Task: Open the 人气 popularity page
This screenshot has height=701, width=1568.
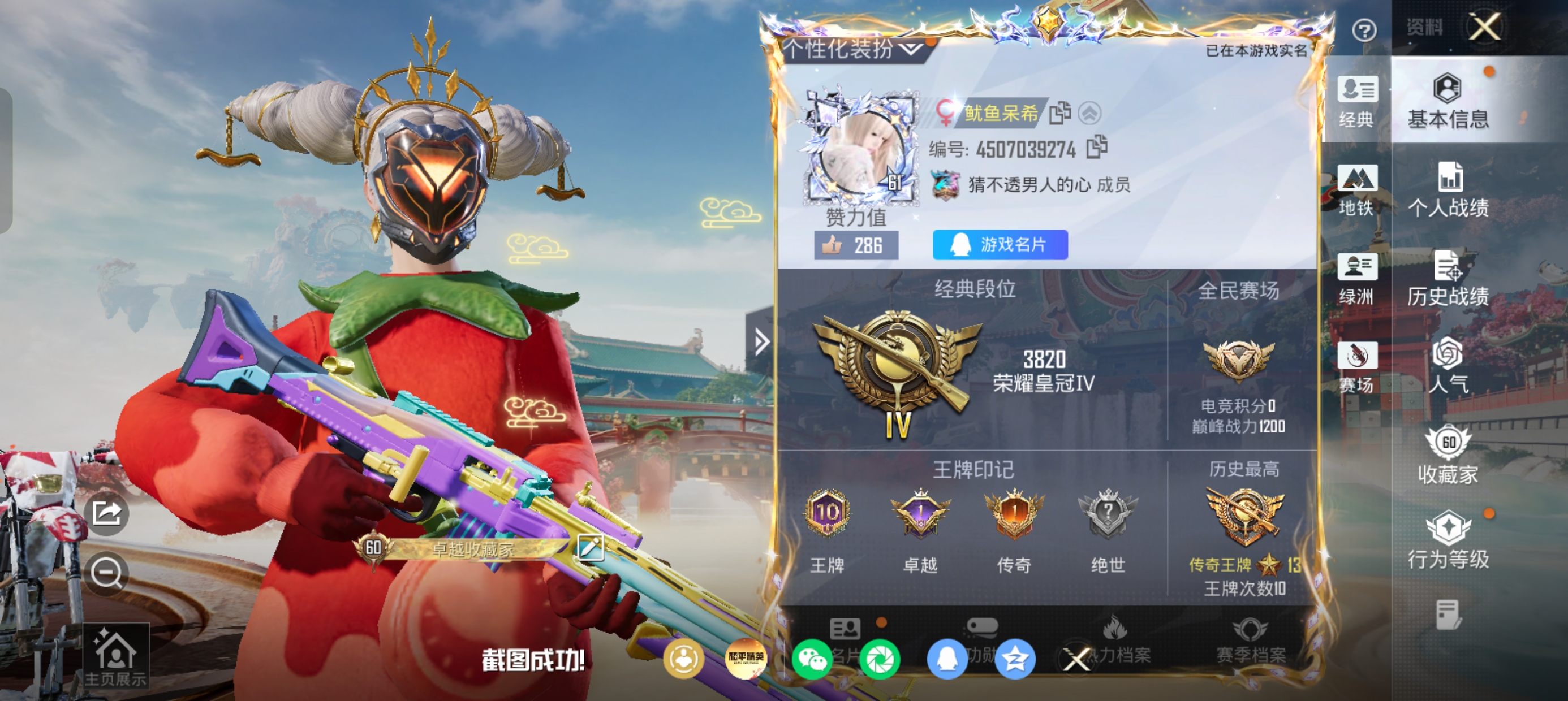Action: coord(1448,366)
